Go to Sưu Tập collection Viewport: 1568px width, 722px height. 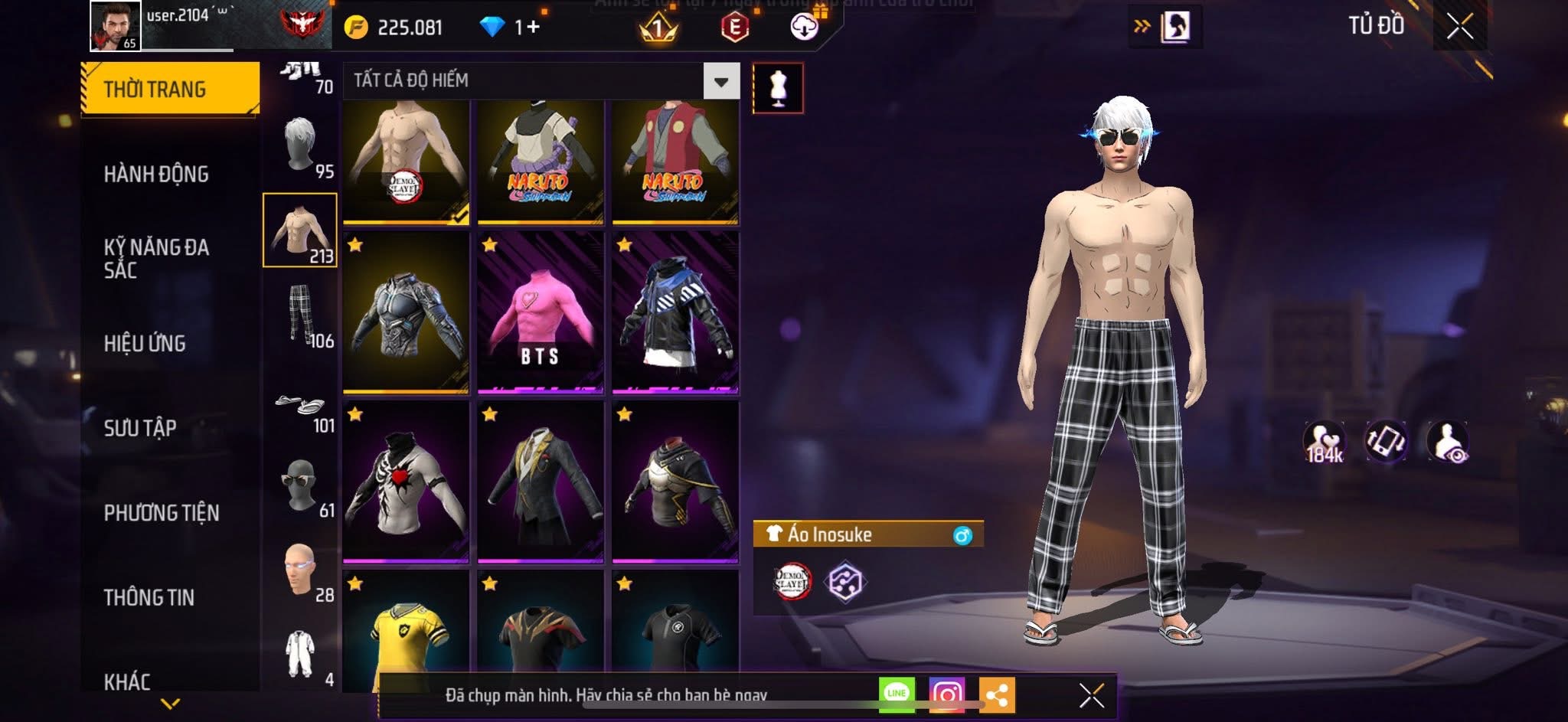click(x=140, y=427)
